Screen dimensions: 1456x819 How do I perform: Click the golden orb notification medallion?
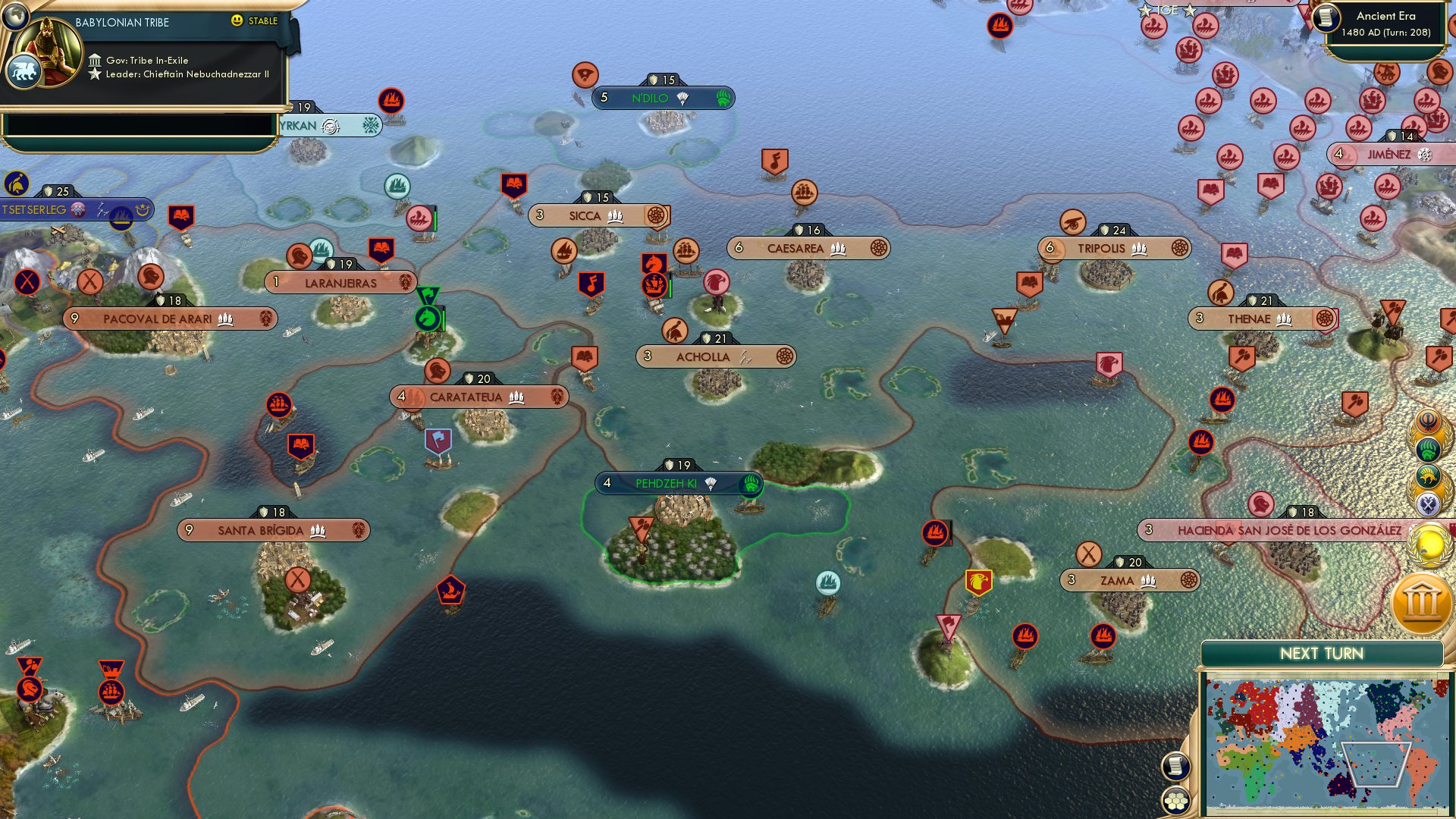point(1430,544)
